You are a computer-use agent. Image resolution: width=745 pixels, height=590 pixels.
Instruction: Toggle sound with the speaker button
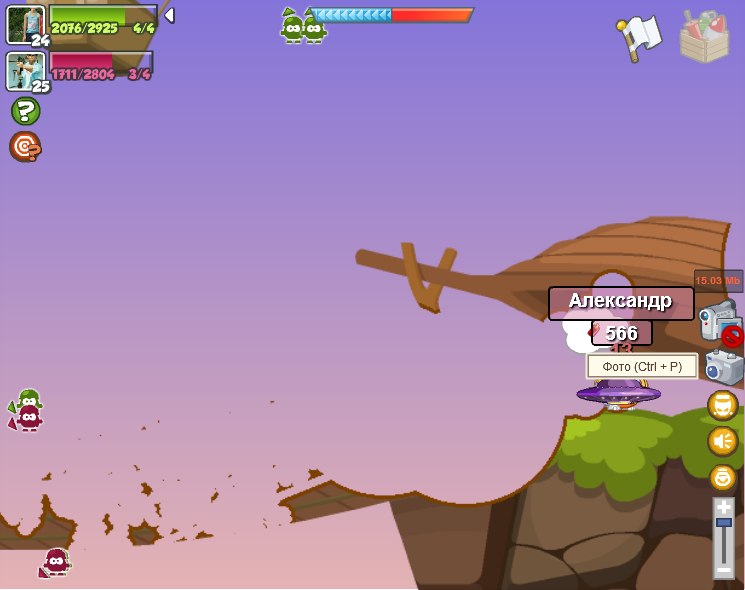[x=722, y=441]
